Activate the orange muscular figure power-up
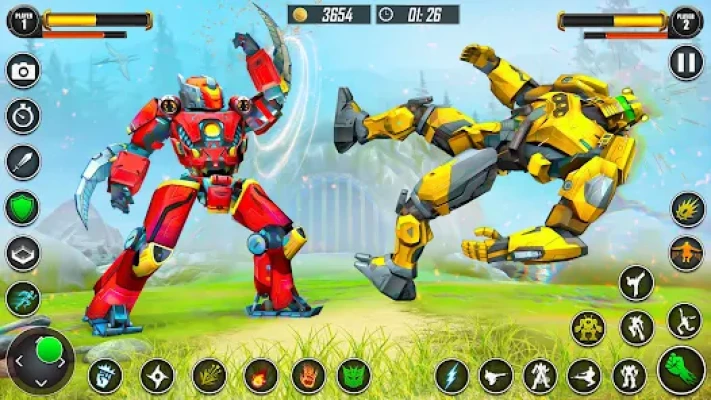This screenshot has width=711, height=400. click(686, 252)
